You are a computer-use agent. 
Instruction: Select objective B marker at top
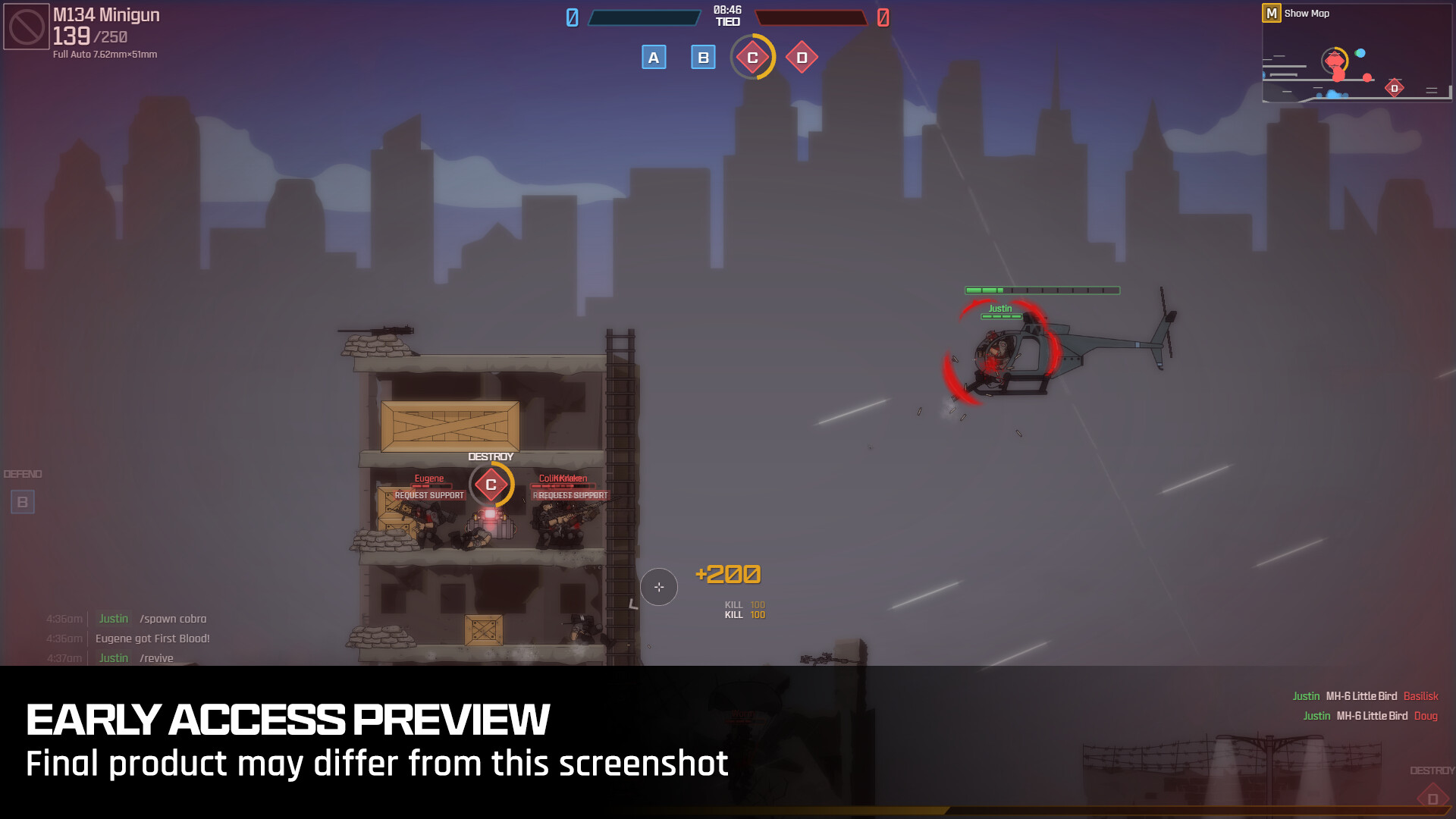(702, 57)
